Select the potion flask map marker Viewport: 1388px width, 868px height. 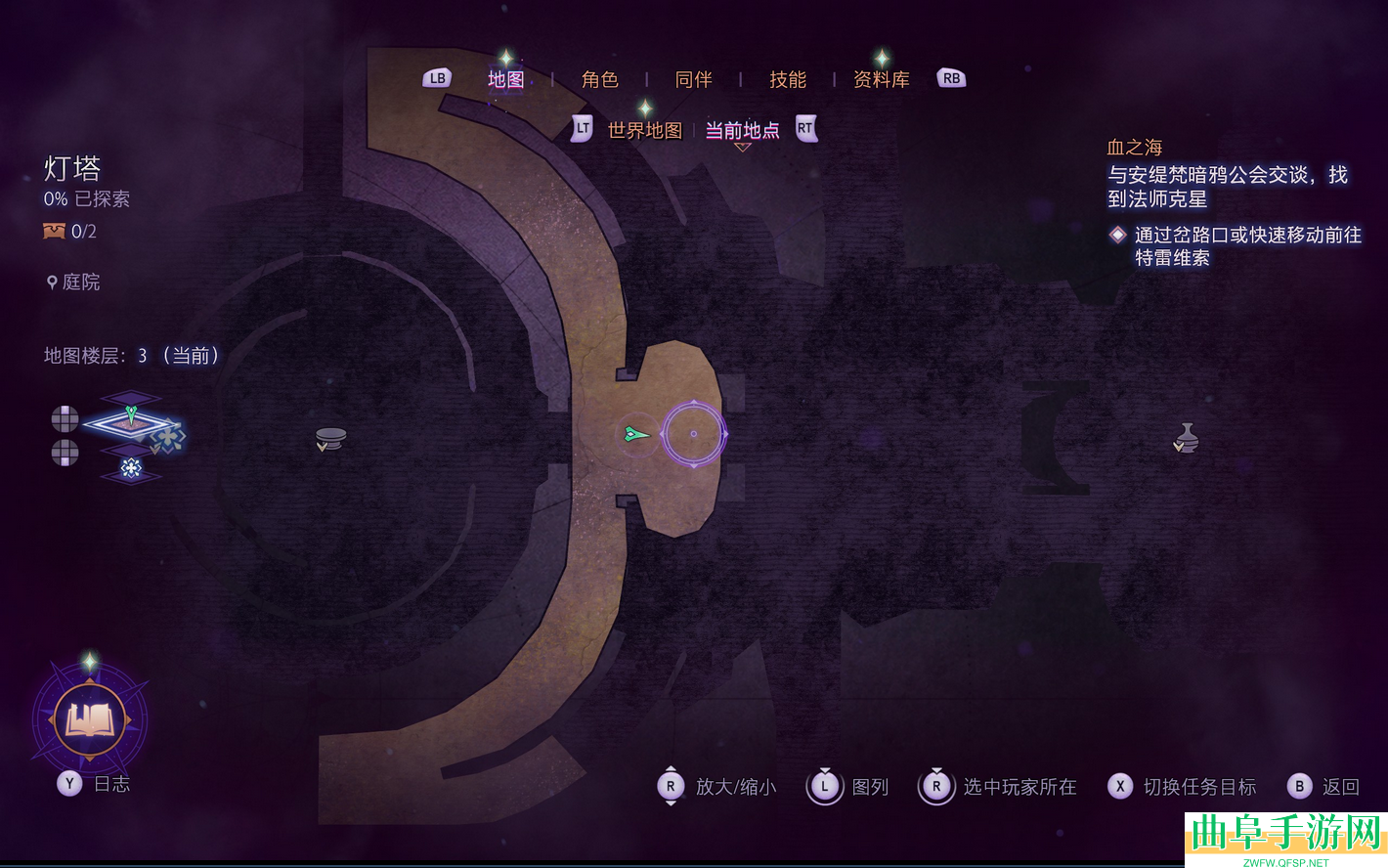(1186, 437)
